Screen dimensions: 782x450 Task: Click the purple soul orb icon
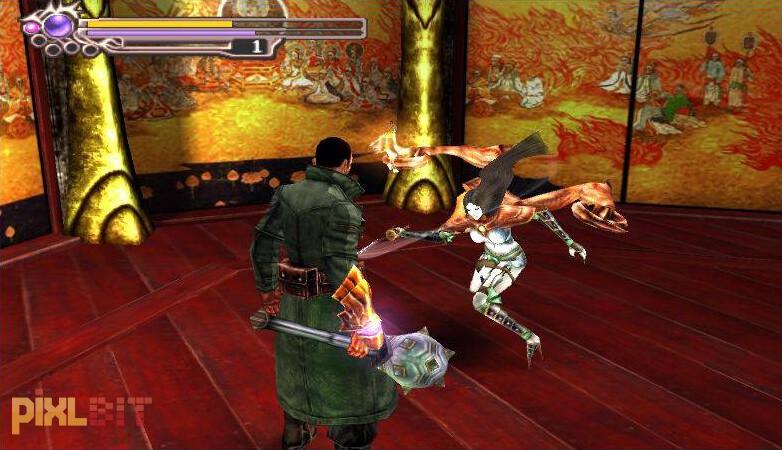pos(58,24)
